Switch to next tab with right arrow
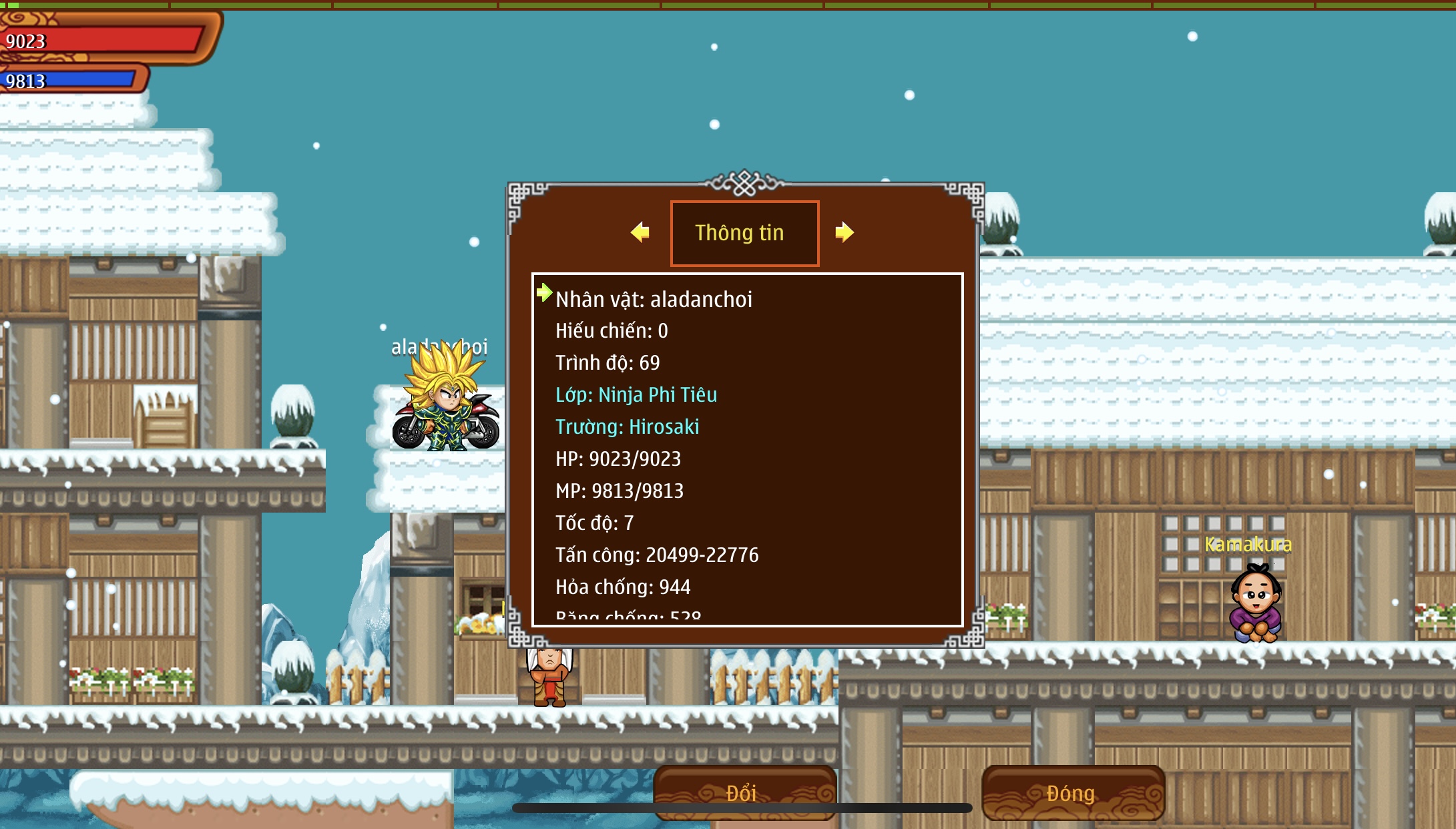Image resolution: width=1456 pixels, height=829 pixels. [x=844, y=232]
